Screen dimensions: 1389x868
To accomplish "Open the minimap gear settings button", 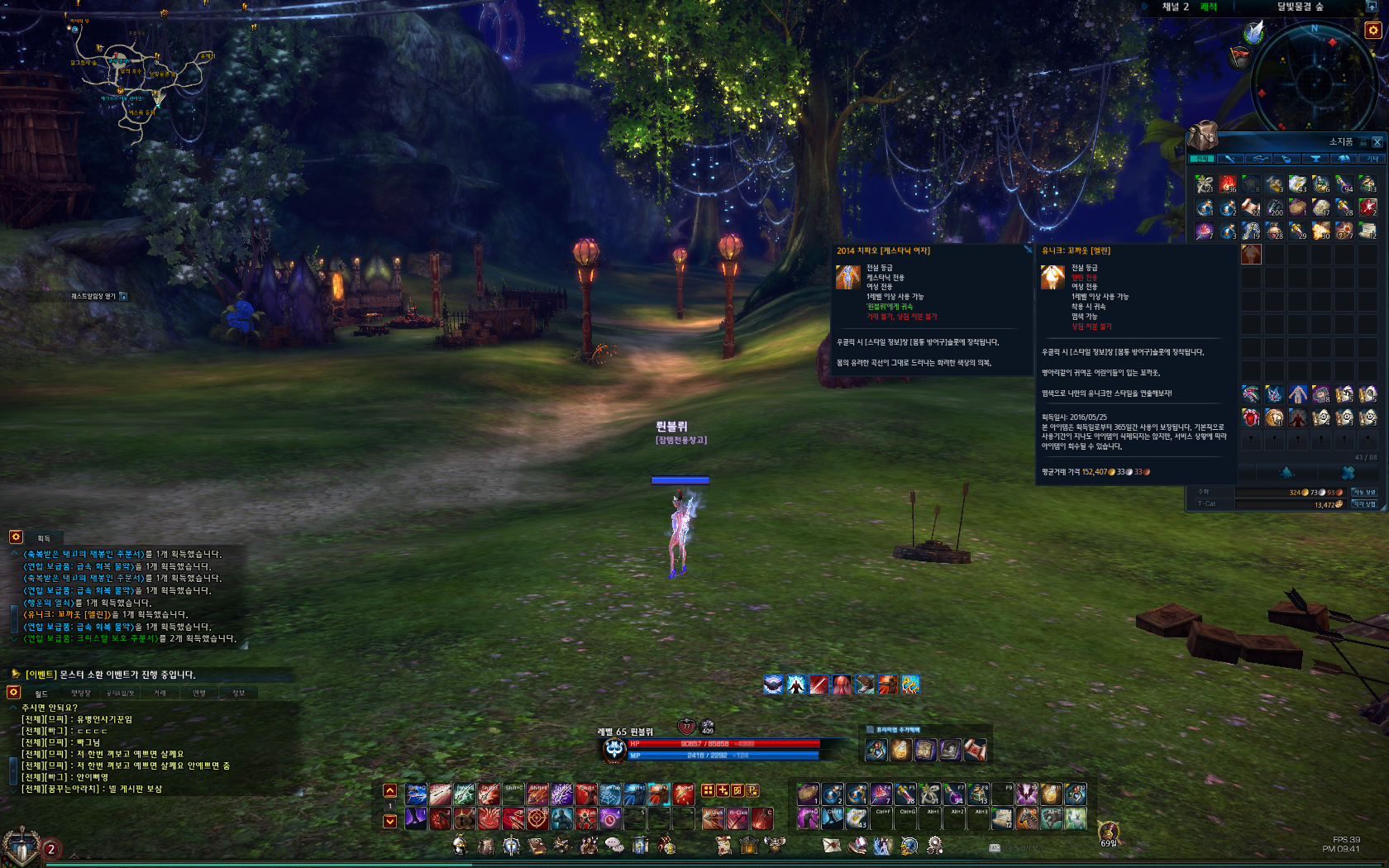I will click(x=1372, y=30).
